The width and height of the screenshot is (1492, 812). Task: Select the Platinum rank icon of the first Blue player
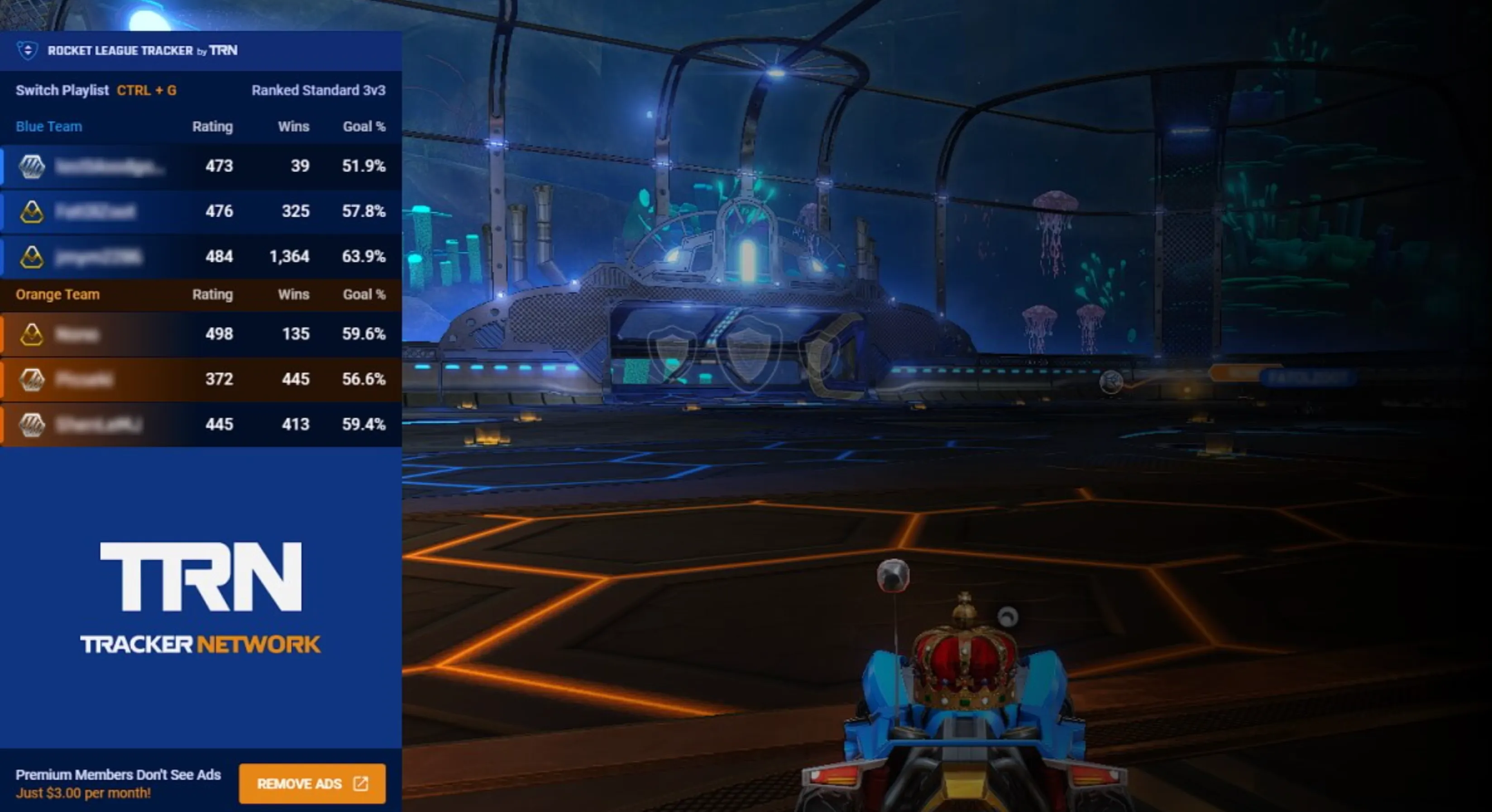click(x=33, y=166)
